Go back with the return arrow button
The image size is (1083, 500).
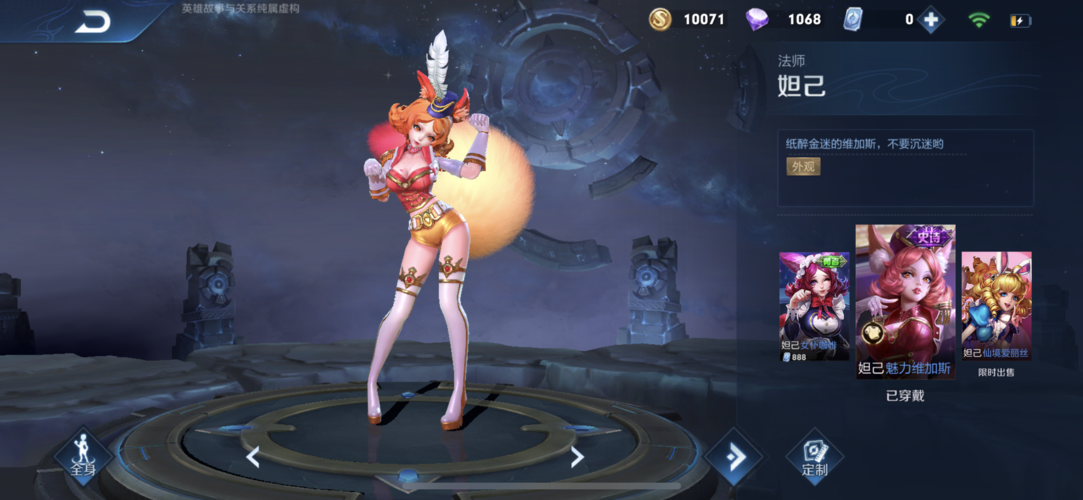click(x=93, y=21)
